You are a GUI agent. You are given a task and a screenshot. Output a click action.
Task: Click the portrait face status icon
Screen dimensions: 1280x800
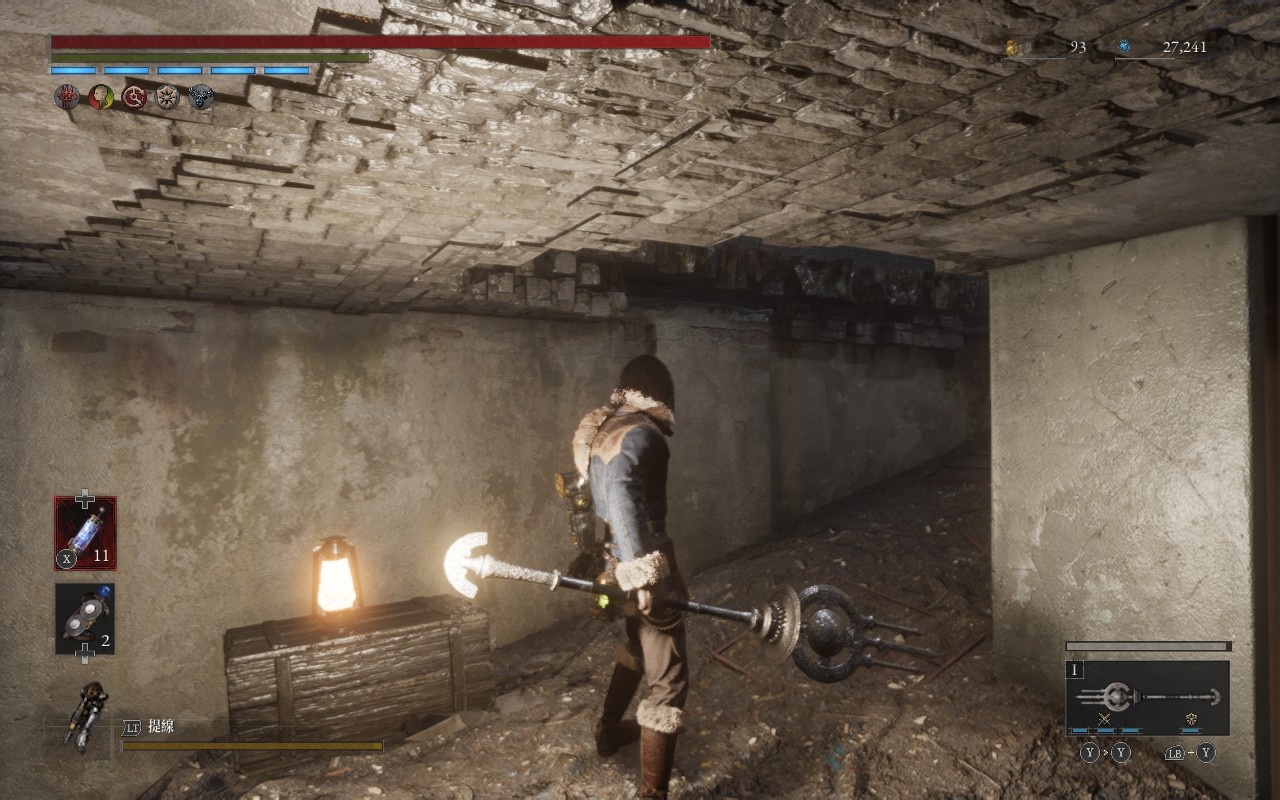[100, 97]
